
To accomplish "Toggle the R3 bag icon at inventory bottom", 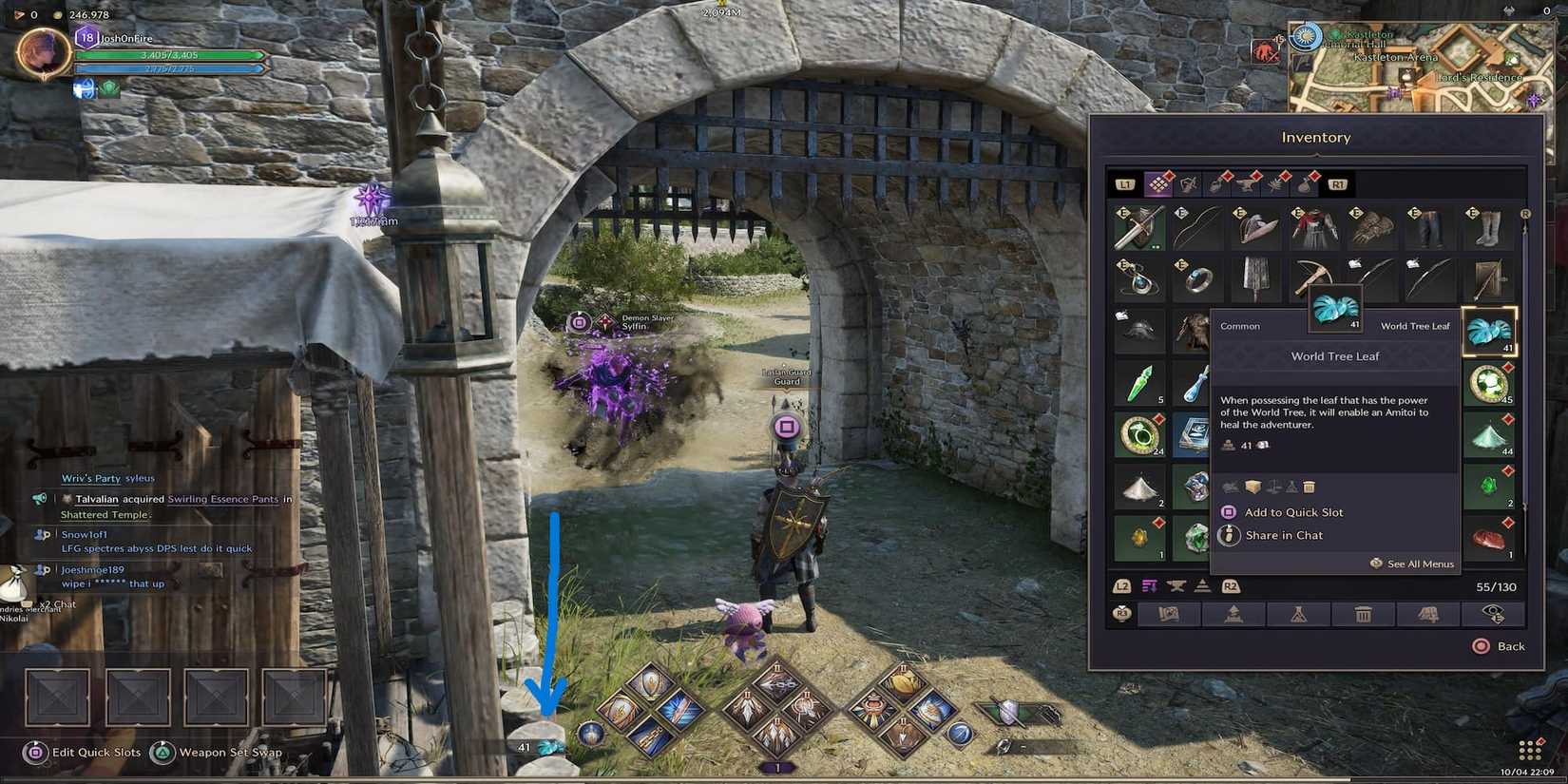I will pyautogui.click(x=1120, y=614).
